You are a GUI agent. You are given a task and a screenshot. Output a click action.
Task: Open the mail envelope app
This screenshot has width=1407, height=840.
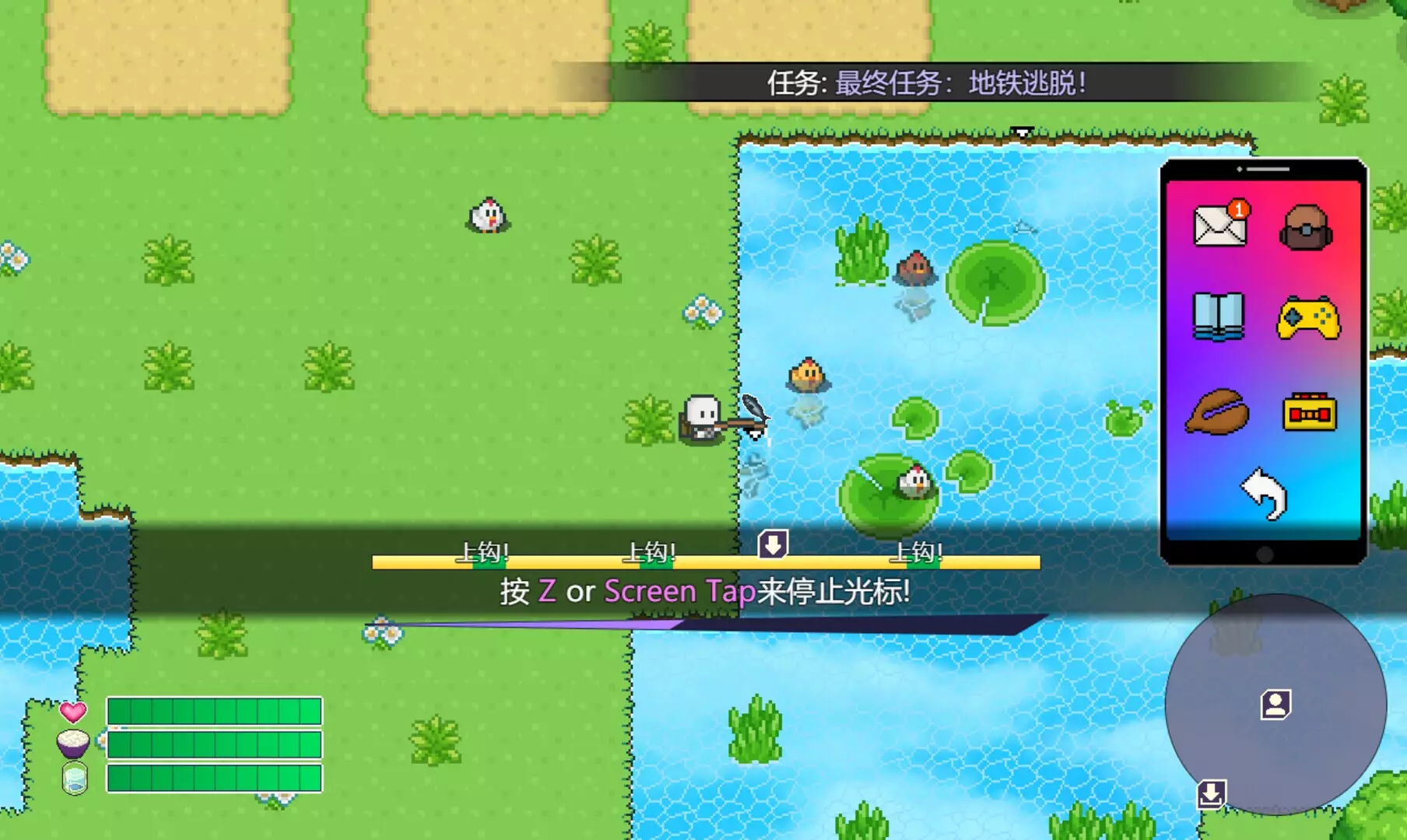tap(1219, 226)
